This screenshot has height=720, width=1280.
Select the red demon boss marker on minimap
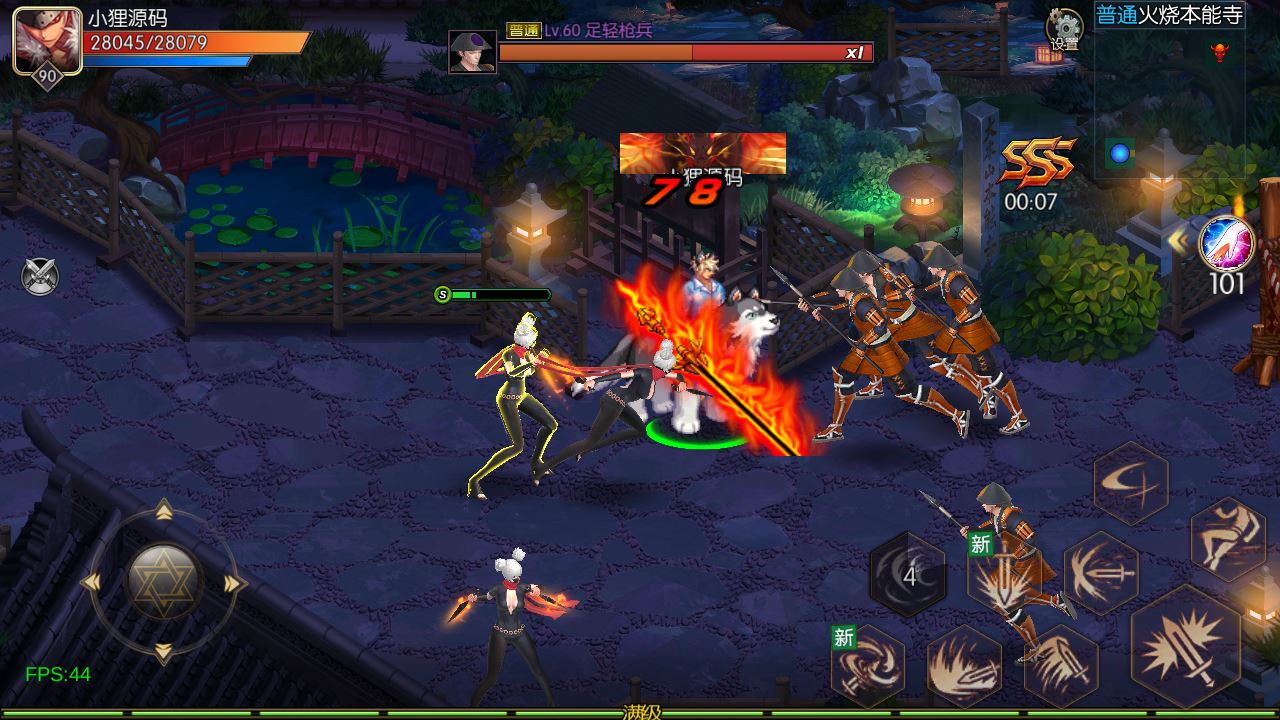pyautogui.click(x=1218, y=50)
